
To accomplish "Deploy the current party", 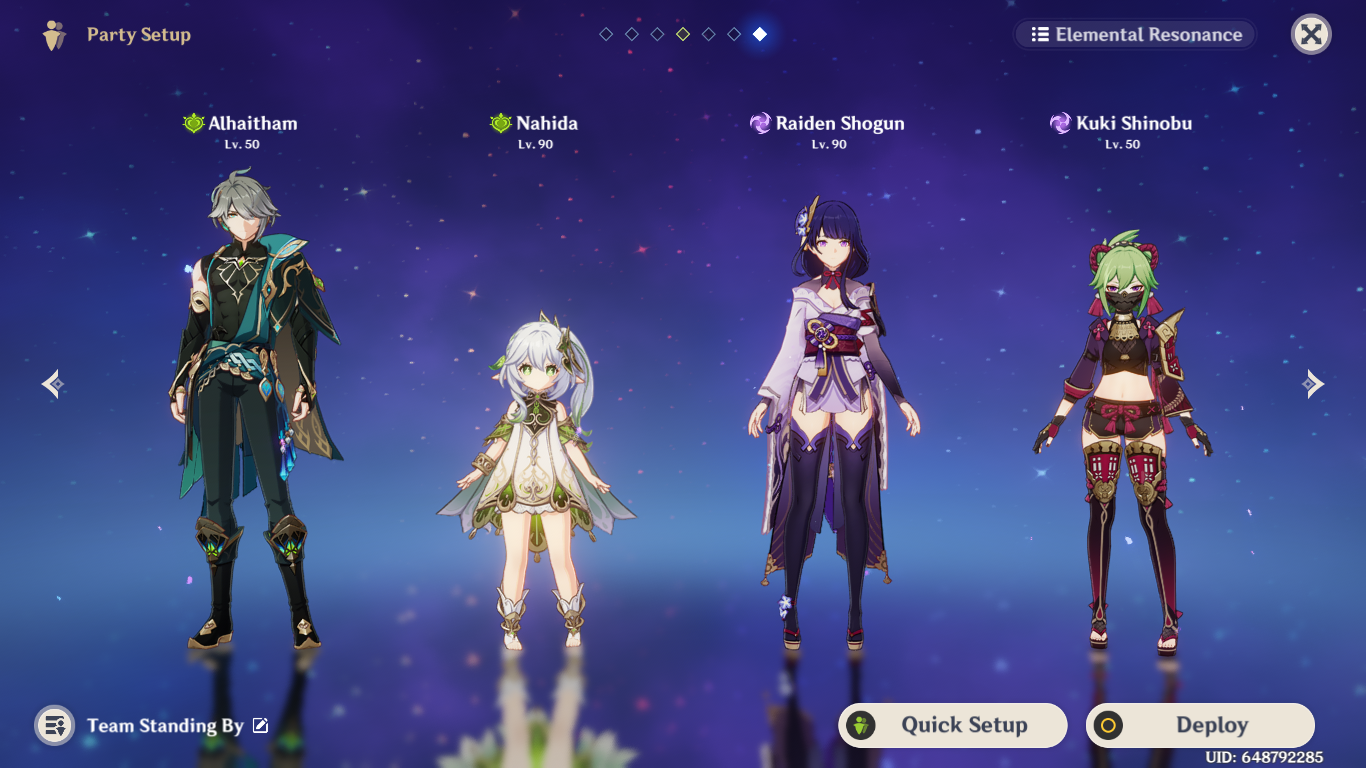I will click(x=1200, y=725).
